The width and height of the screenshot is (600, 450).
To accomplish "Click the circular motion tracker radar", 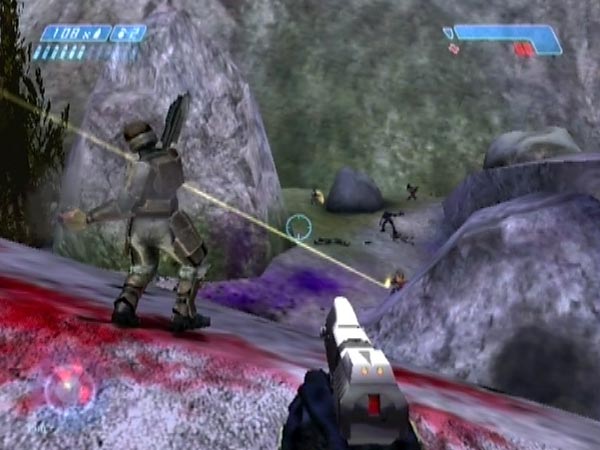I will [69, 387].
